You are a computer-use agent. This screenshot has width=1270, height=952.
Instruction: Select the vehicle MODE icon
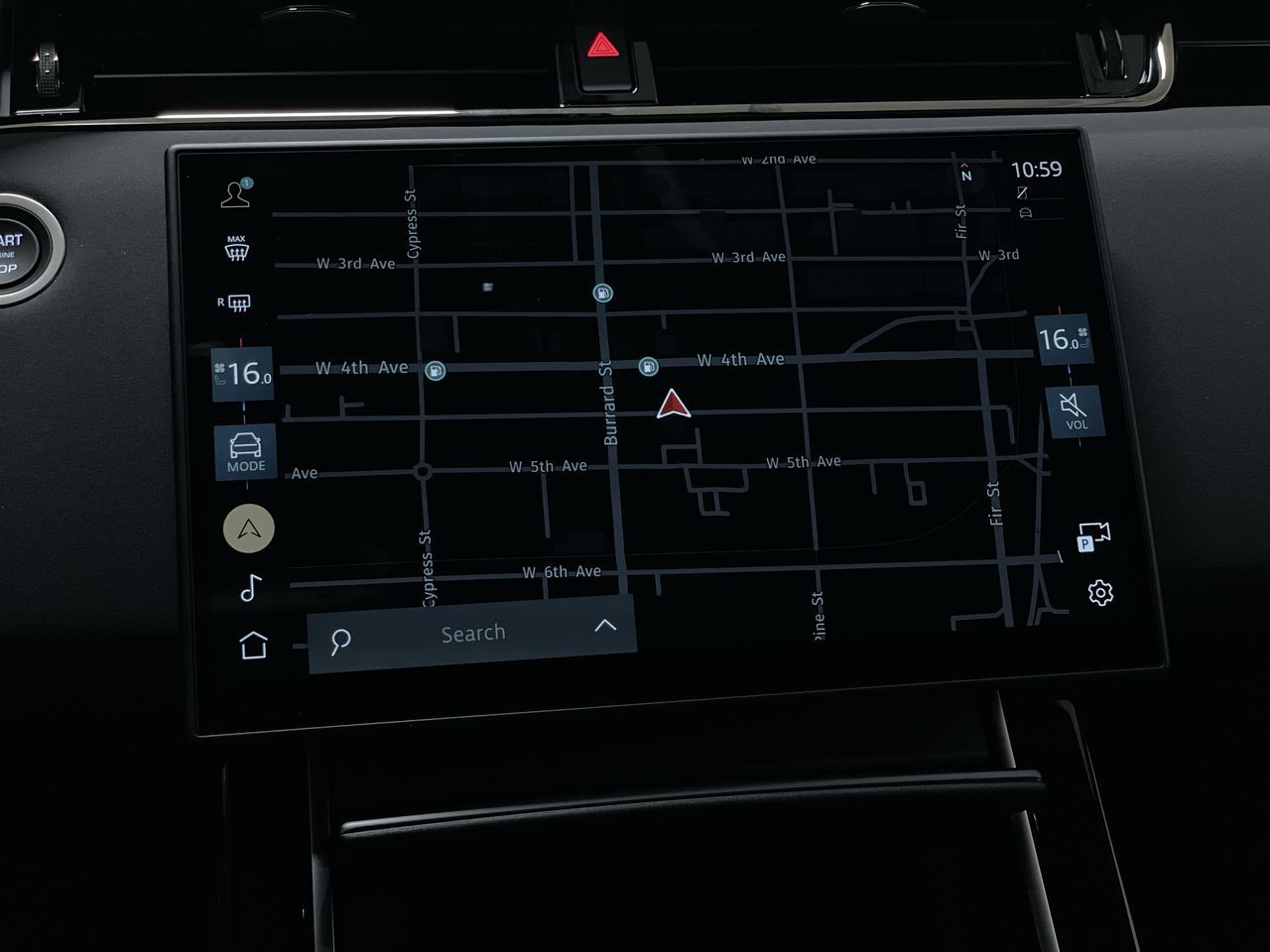pyautogui.click(x=245, y=451)
